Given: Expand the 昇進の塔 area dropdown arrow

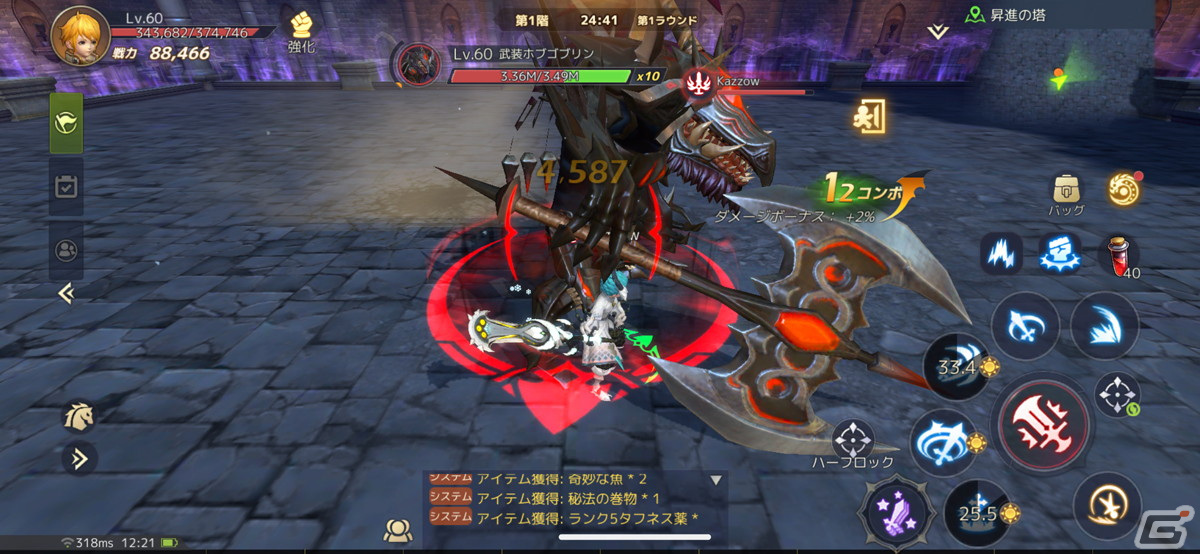Looking at the screenshot, I should (937, 32).
